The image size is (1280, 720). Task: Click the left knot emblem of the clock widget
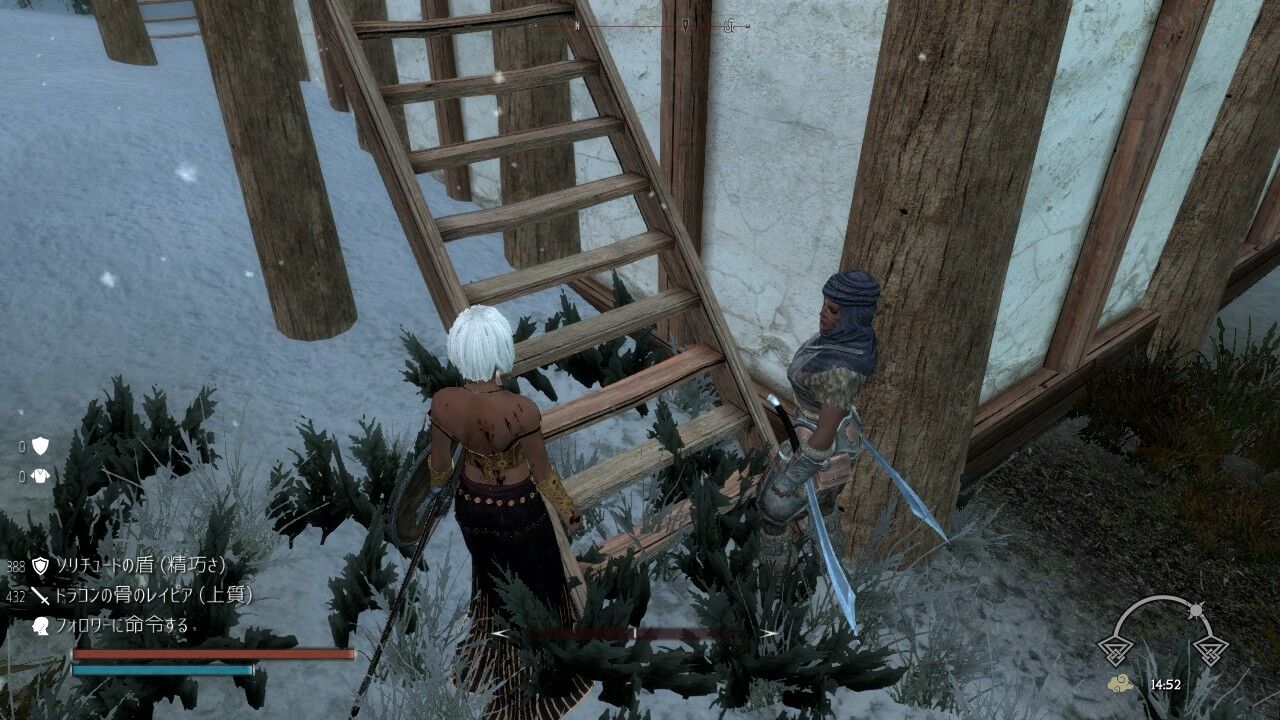1116,650
